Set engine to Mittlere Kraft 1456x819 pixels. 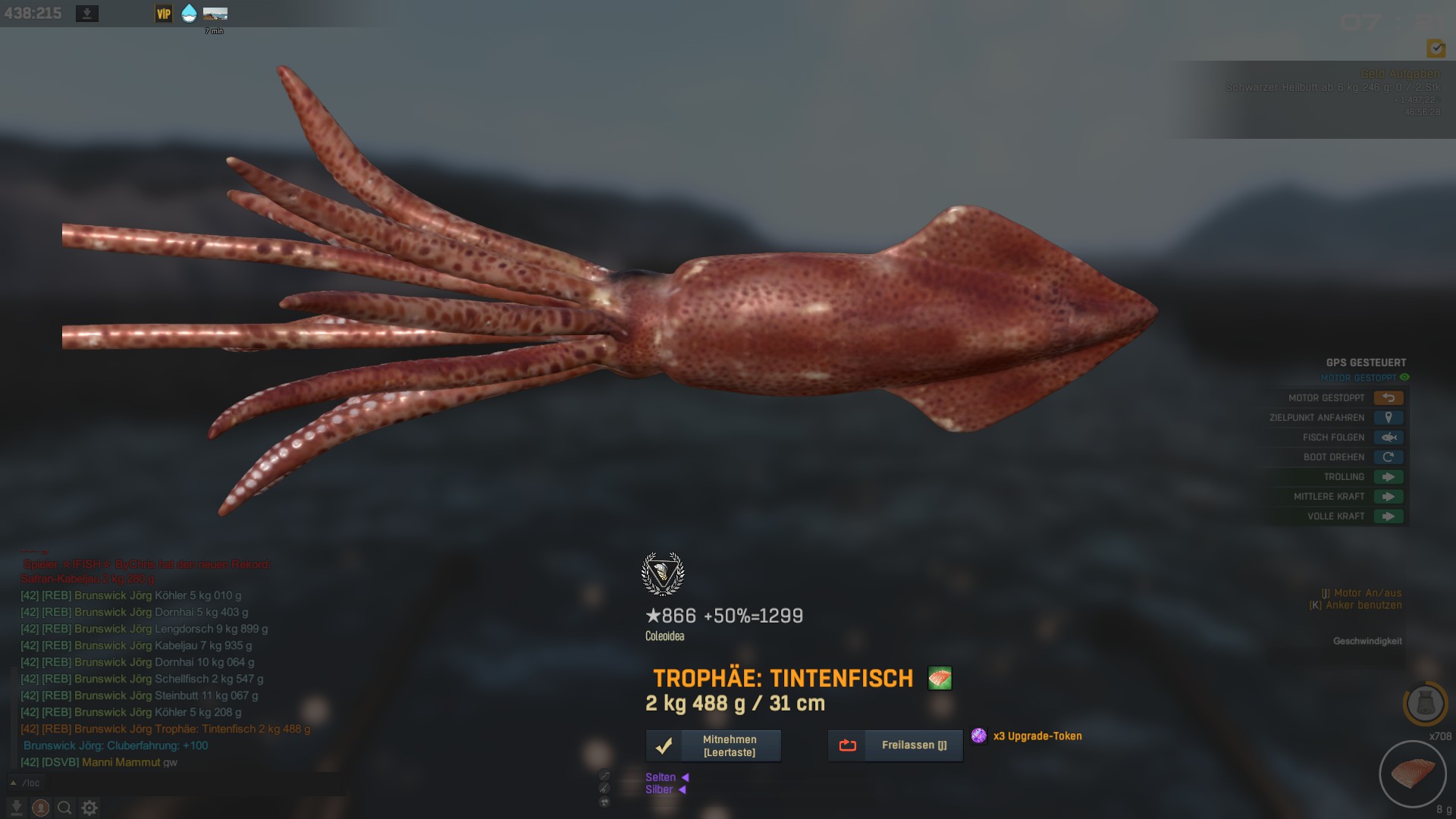1388,497
